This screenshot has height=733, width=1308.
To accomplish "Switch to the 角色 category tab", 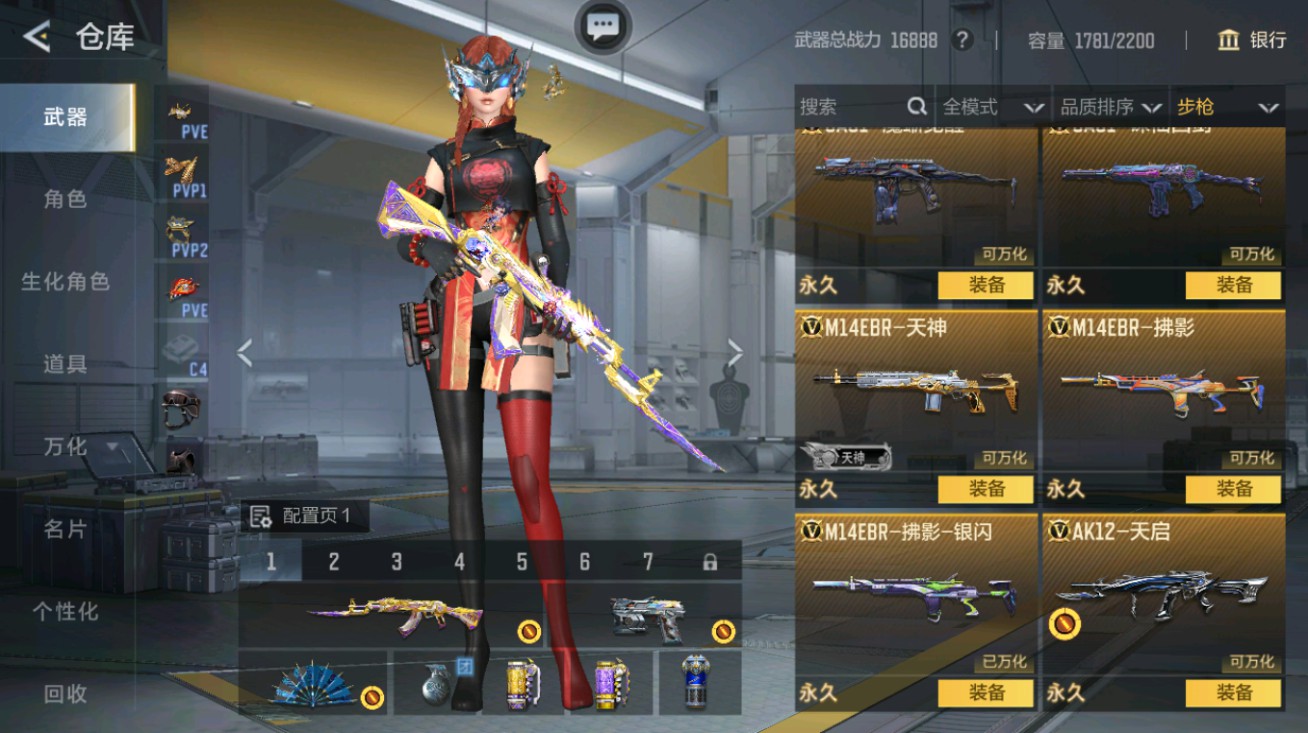I will point(66,199).
